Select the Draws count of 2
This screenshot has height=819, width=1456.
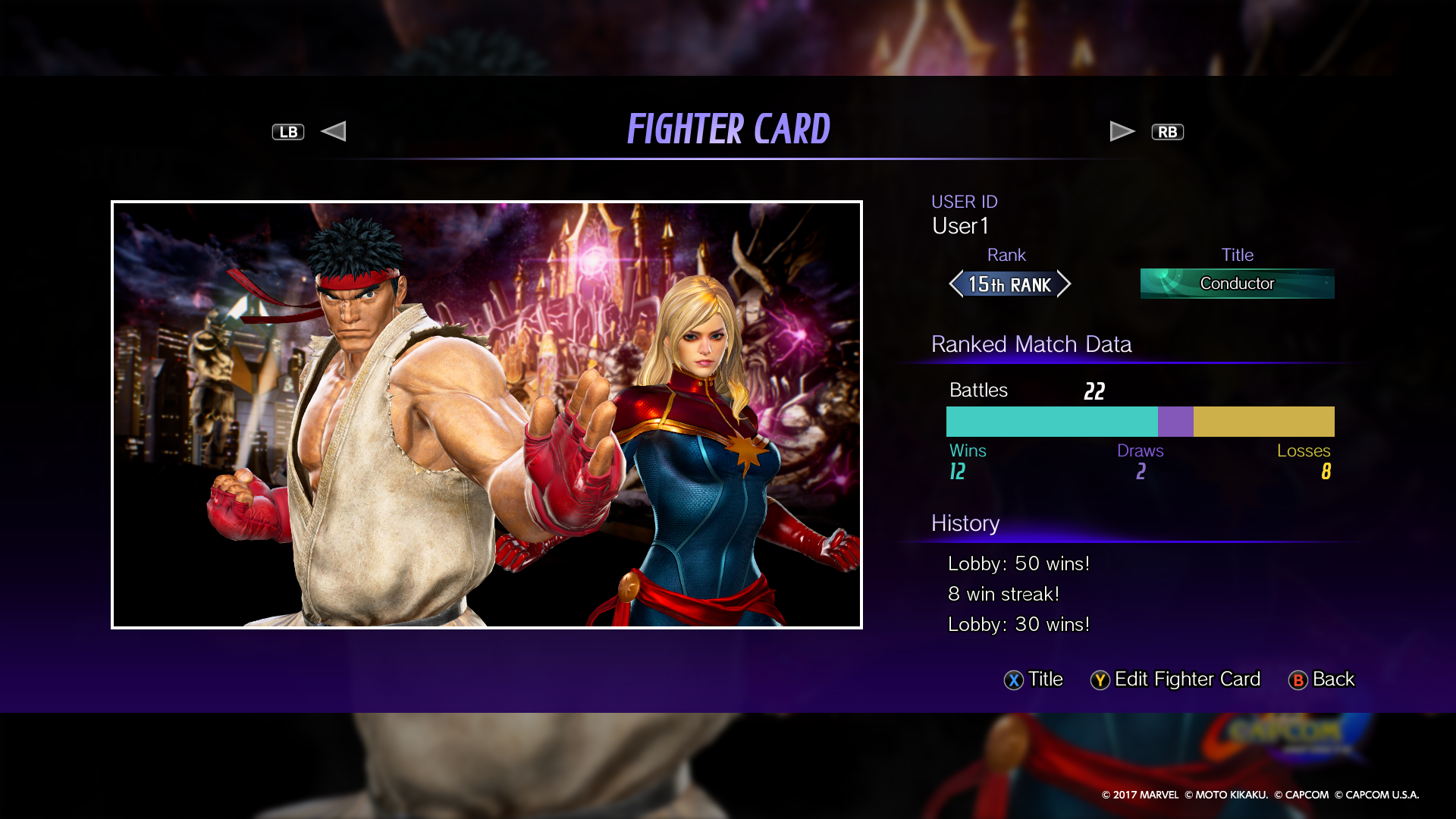pyautogui.click(x=1141, y=472)
